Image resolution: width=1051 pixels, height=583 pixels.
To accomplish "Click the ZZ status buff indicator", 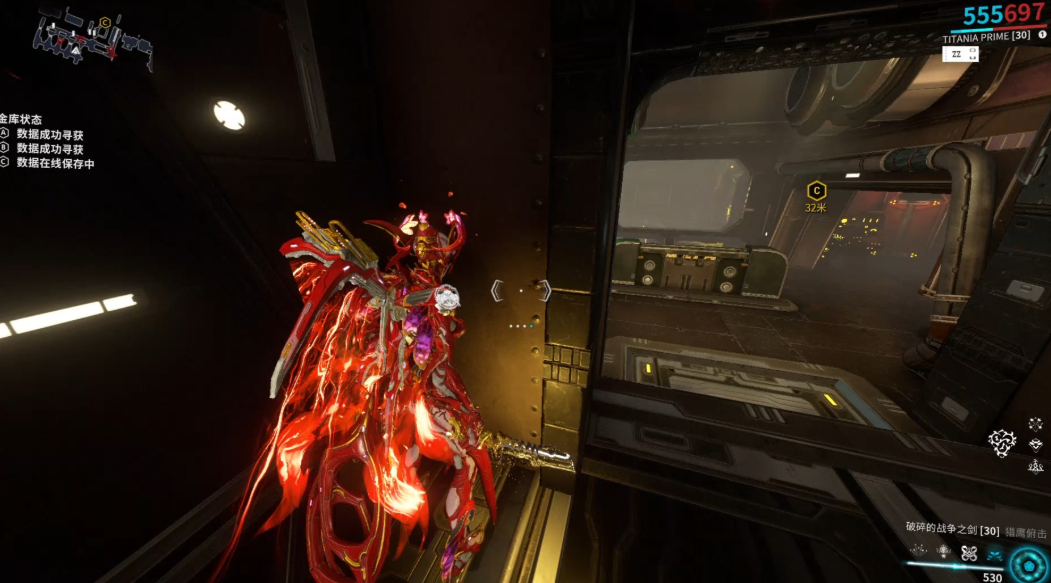I will [x=957, y=55].
